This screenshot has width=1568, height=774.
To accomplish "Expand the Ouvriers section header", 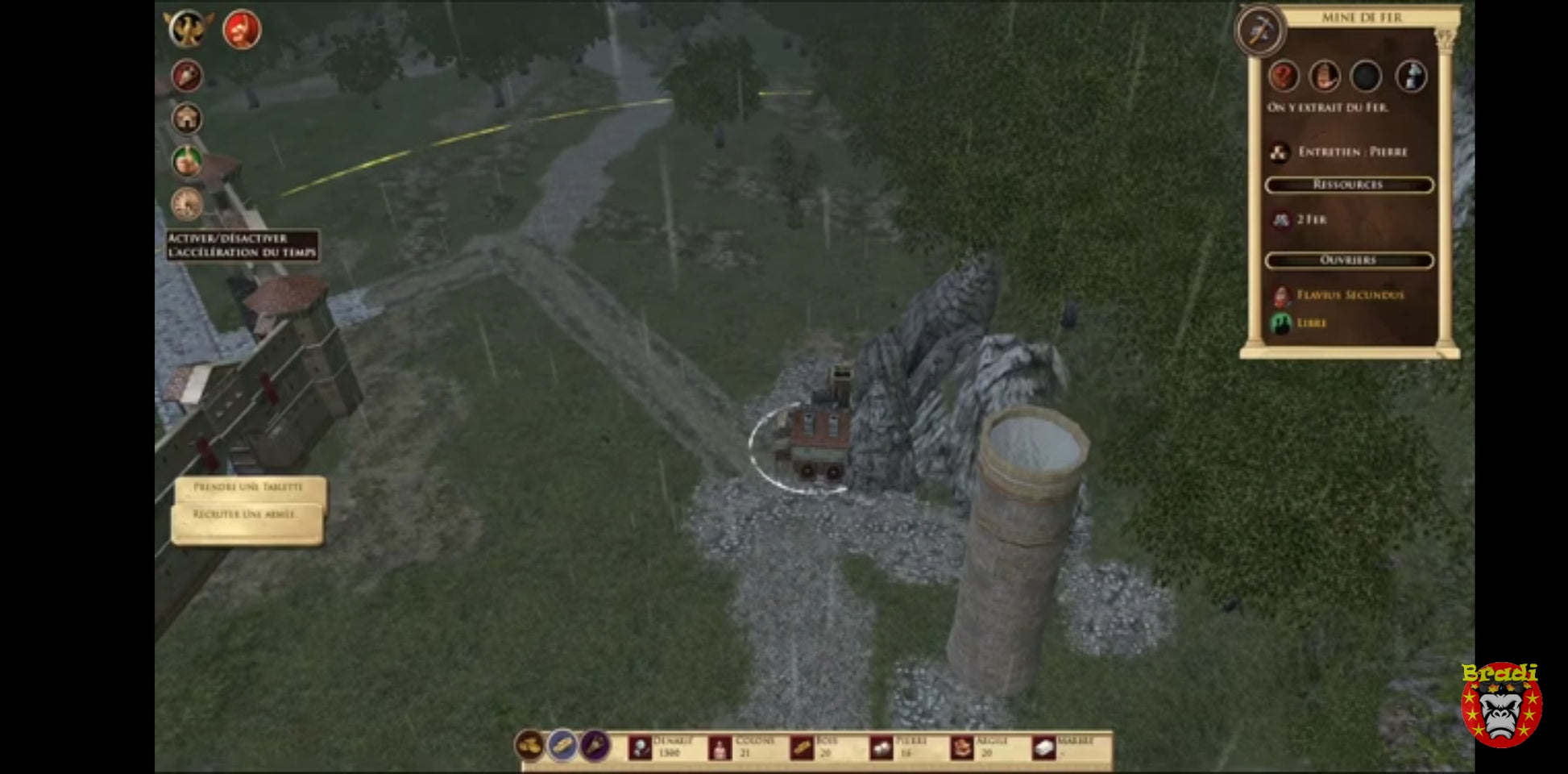I will coord(1349,260).
